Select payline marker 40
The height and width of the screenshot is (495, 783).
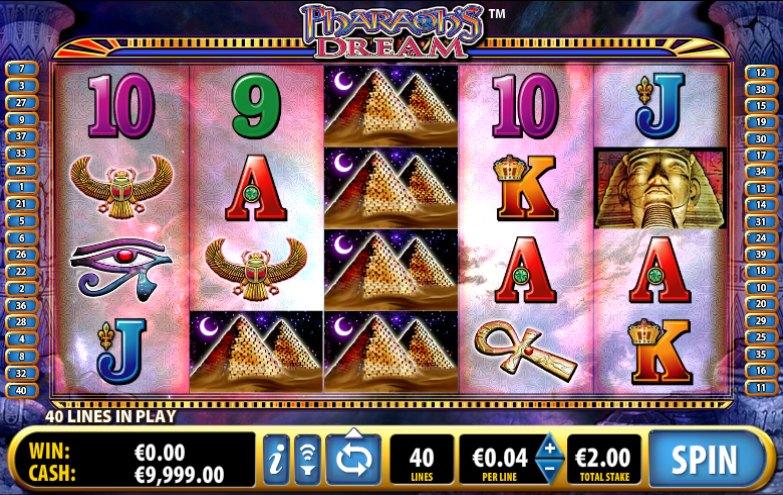(21, 390)
